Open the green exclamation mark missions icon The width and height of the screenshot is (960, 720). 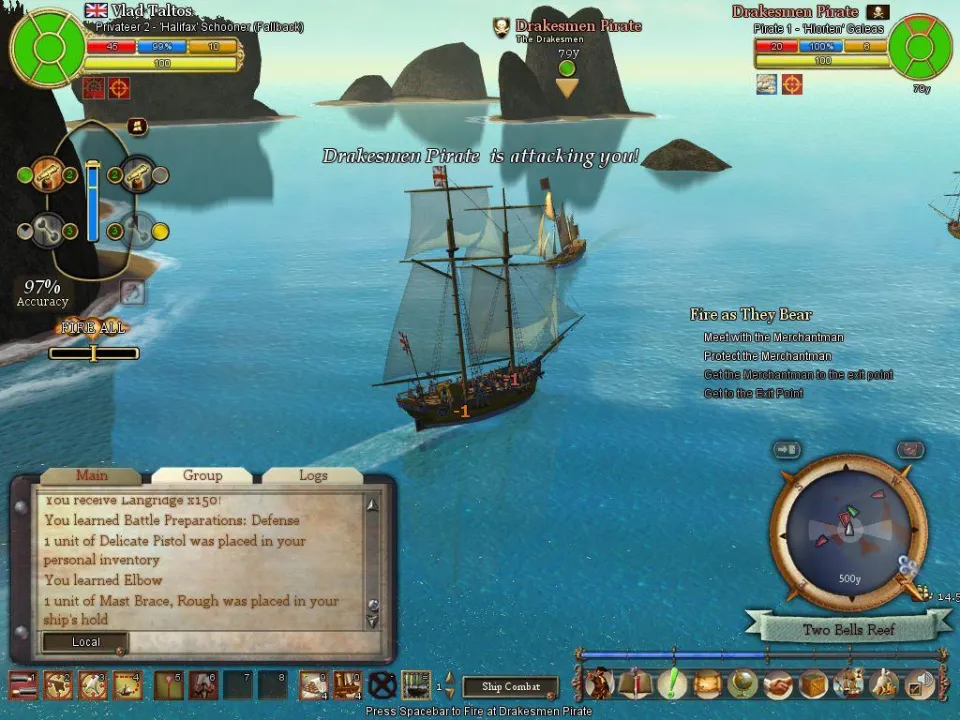(671, 684)
